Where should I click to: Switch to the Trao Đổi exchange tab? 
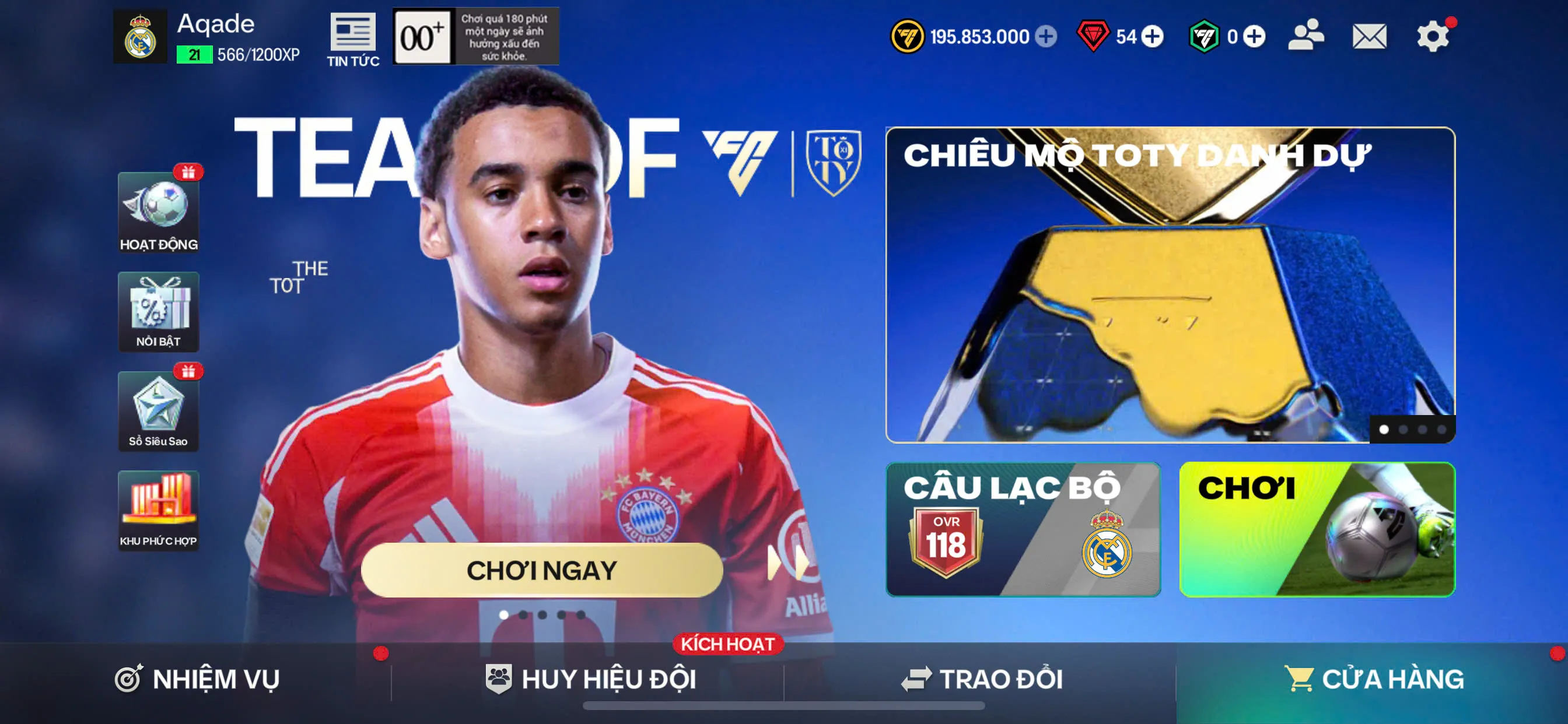981,679
